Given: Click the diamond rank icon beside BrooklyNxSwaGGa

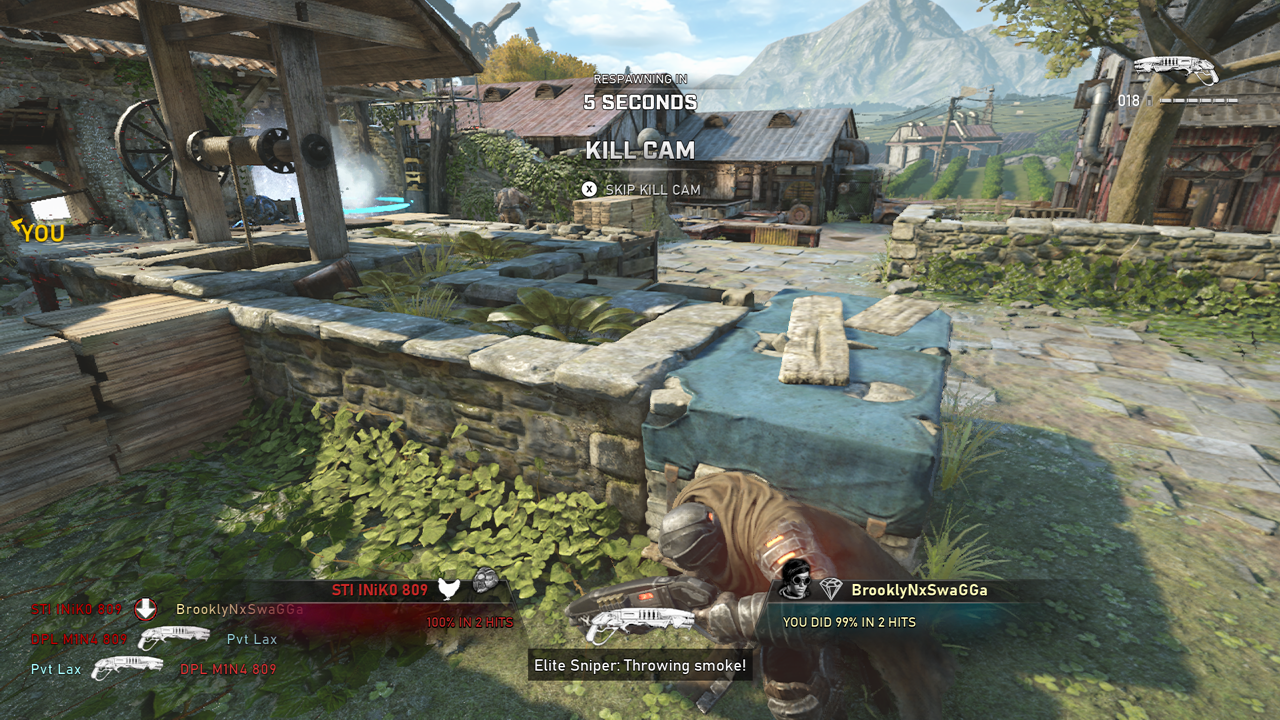Looking at the screenshot, I should [831, 590].
